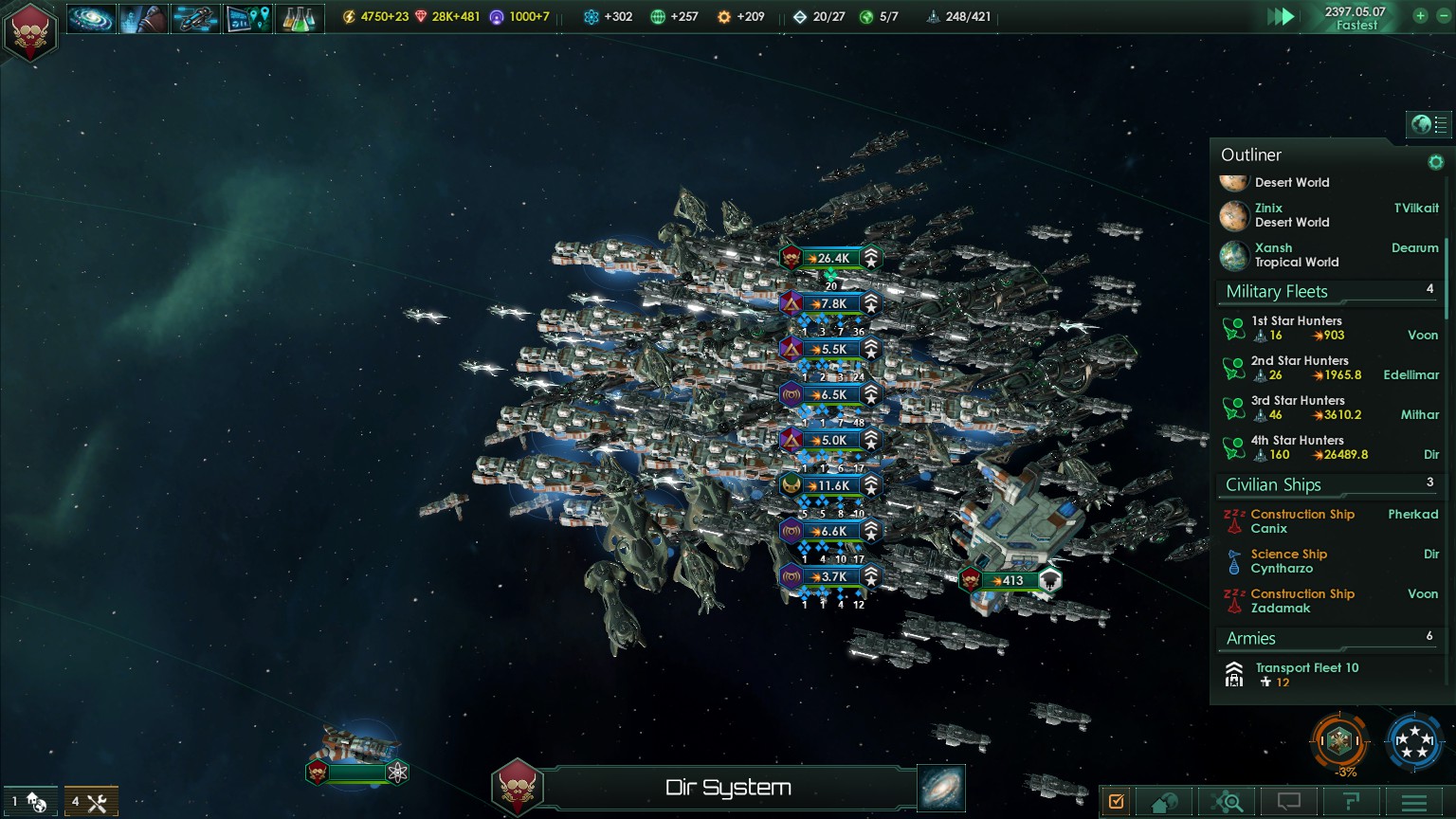The height and width of the screenshot is (819, 1456).
Task: Open the technology research flasks panel
Action: pyautogui.click(x=299, y=18)
